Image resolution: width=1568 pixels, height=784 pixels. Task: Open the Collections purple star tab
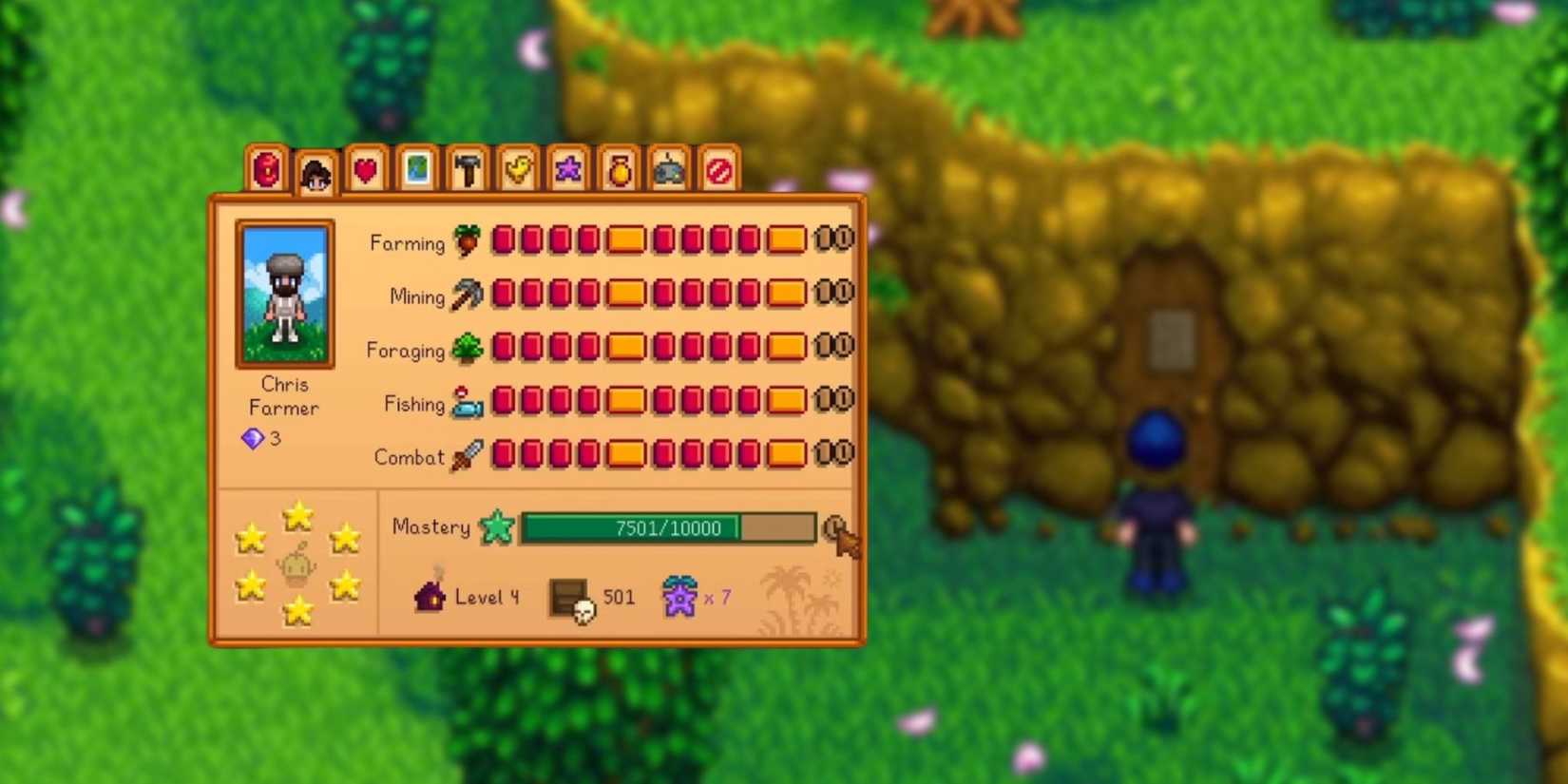566,169
